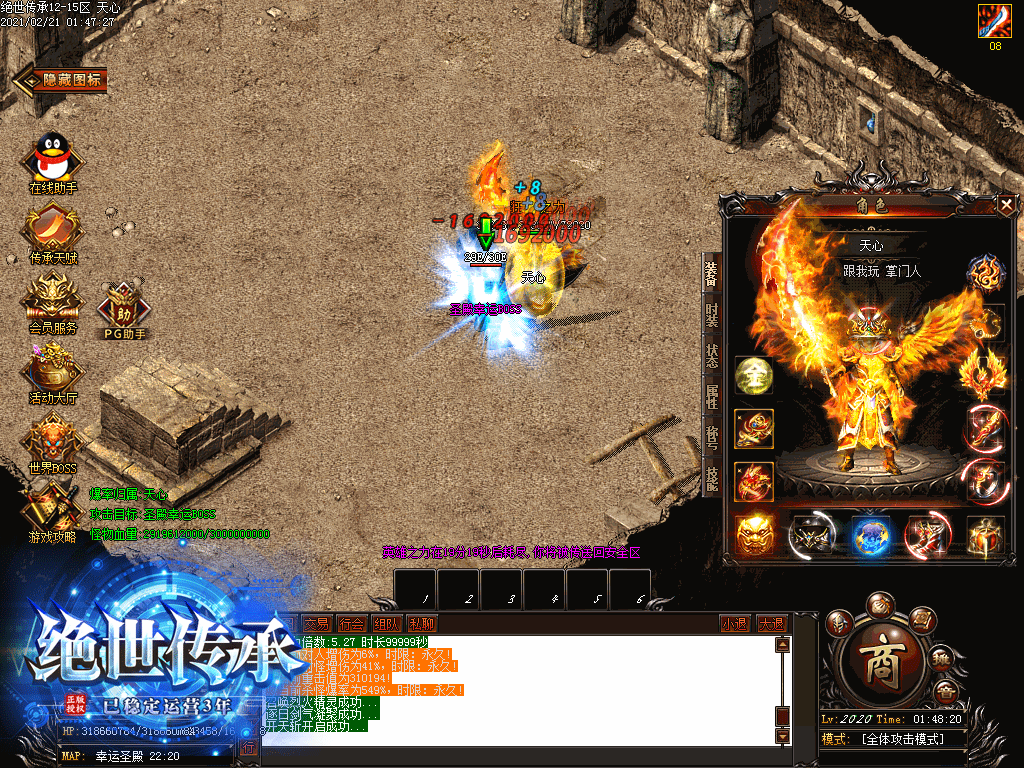Viewport: 1024px width, 768px height.
Task: Open the 行会 guild button
Action: [350, 623]
